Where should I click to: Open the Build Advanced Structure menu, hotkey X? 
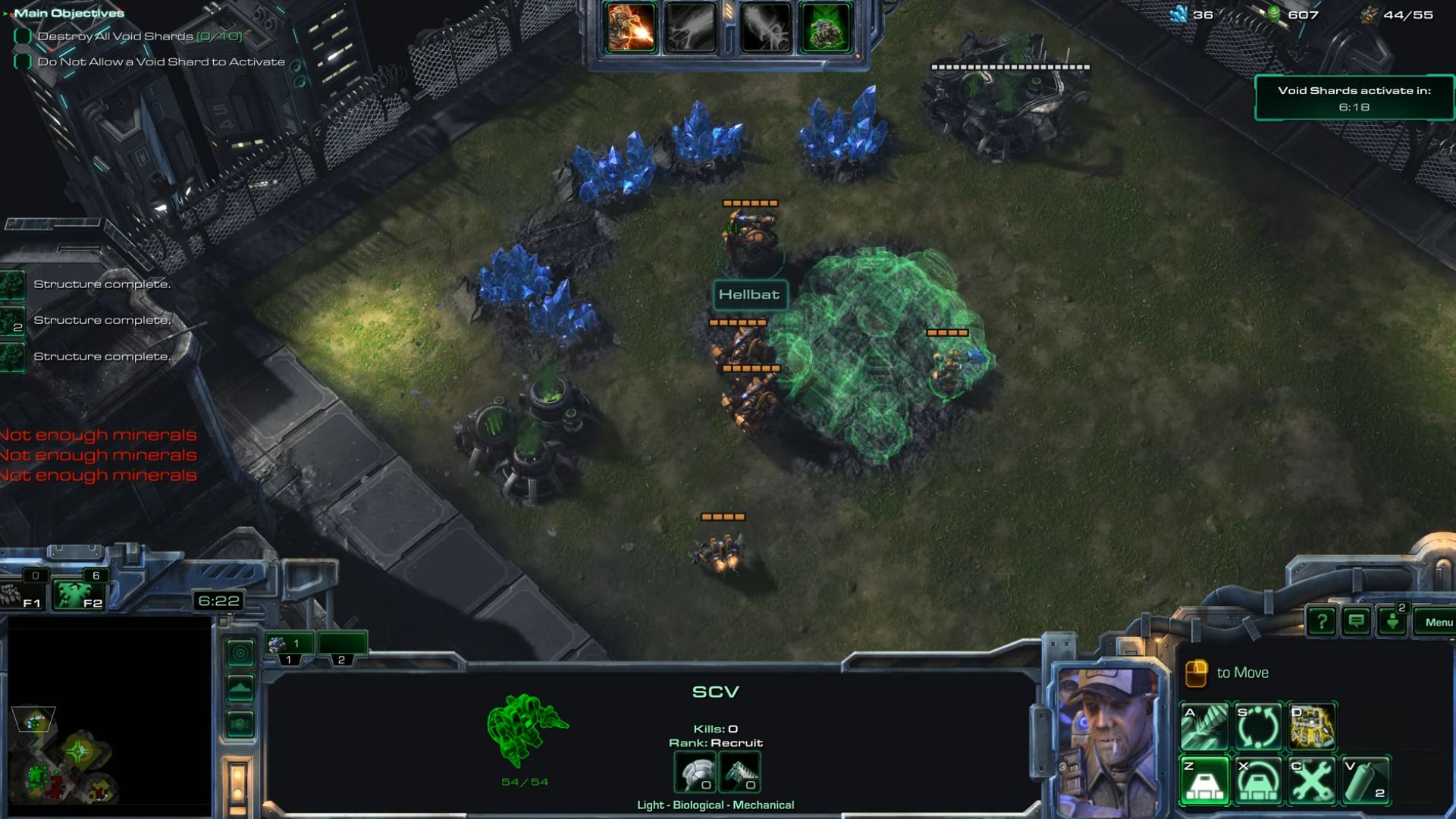click(1258, 780)
